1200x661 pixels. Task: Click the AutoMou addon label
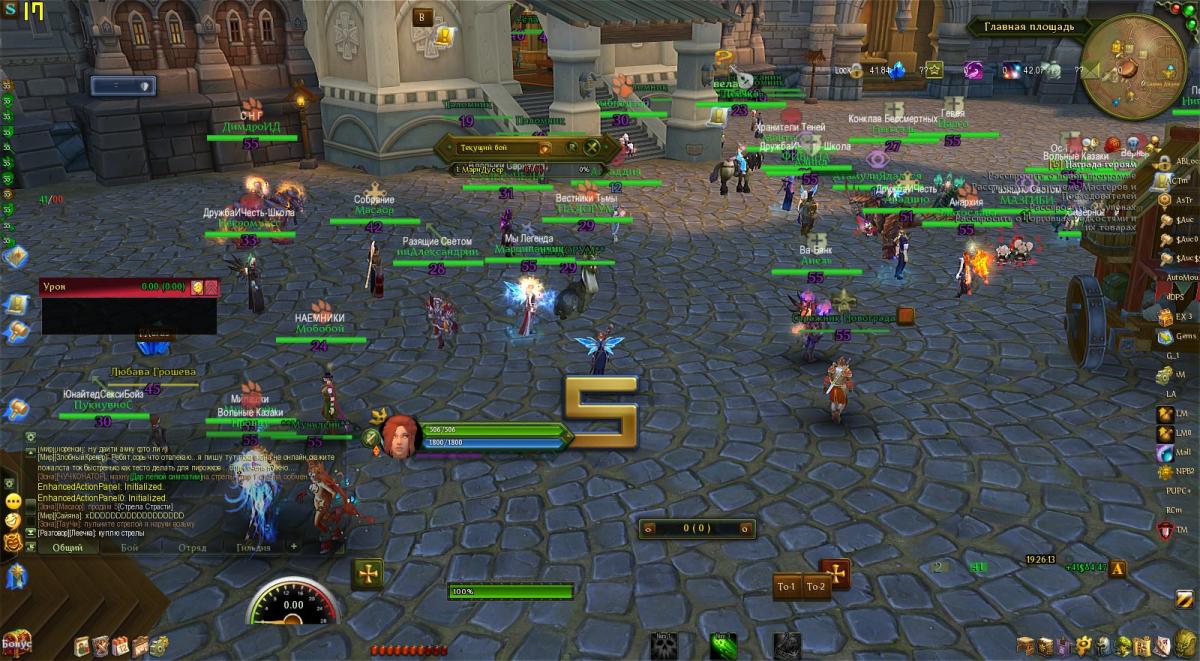point(1182,276)
